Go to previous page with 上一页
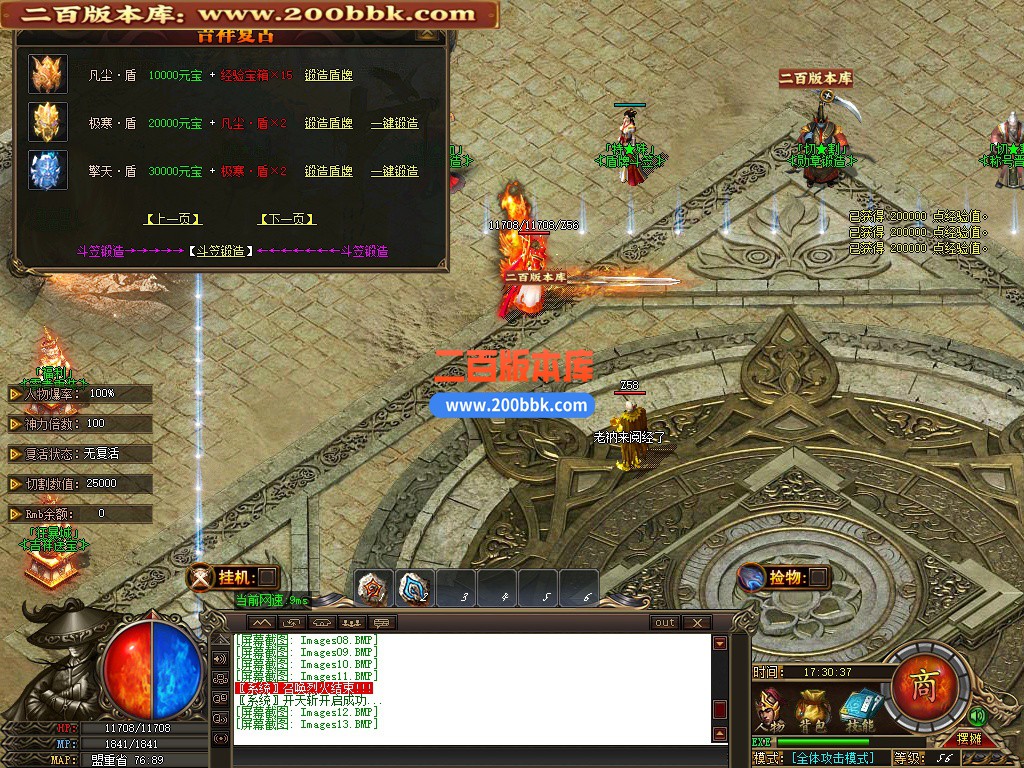 173,219
